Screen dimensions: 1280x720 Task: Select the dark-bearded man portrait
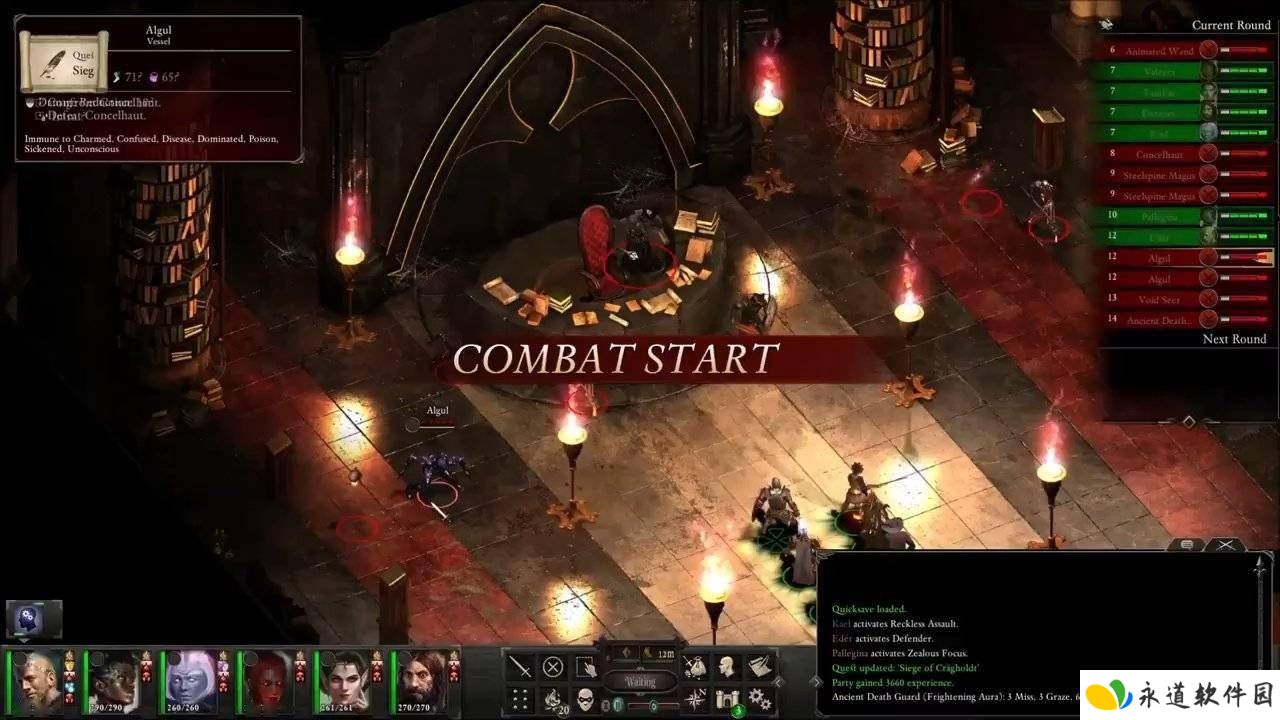418,680
